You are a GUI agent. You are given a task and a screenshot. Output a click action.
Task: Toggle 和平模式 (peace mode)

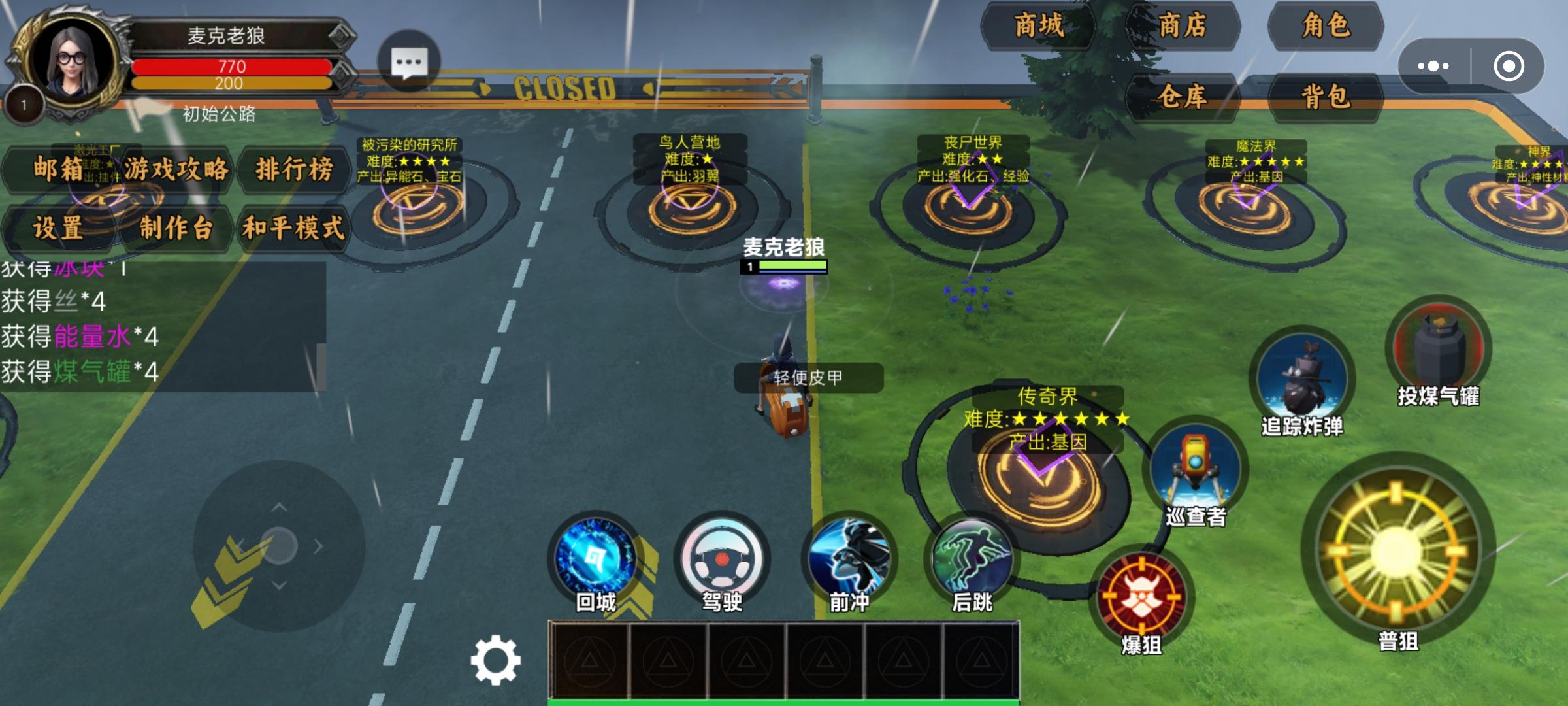[x=297, y=227]
